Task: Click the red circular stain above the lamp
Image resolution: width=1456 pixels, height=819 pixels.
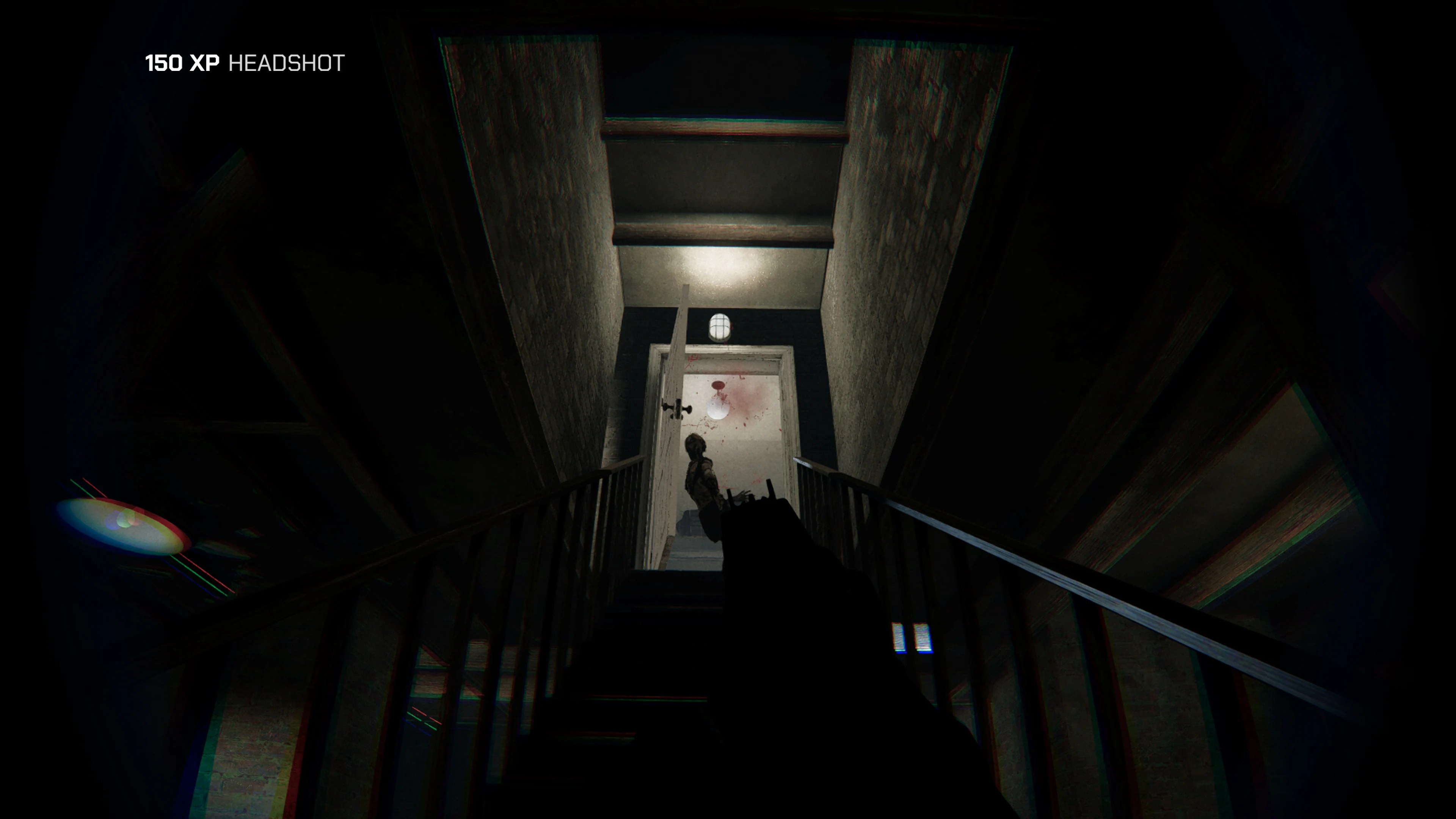Action: pos(718,385)
